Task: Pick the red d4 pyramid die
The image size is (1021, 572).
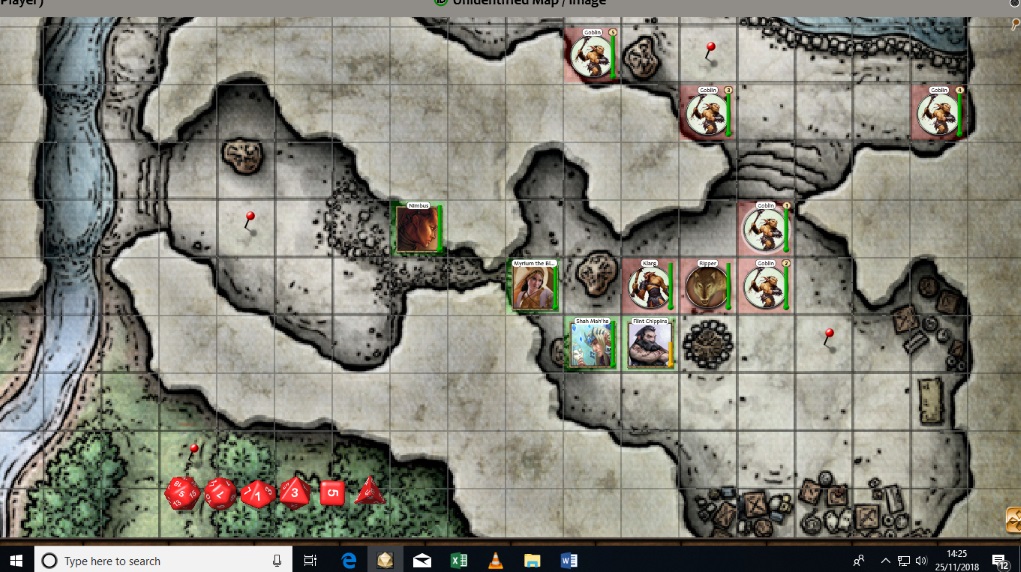Action: pyautogui.click(x=369, y=490)
